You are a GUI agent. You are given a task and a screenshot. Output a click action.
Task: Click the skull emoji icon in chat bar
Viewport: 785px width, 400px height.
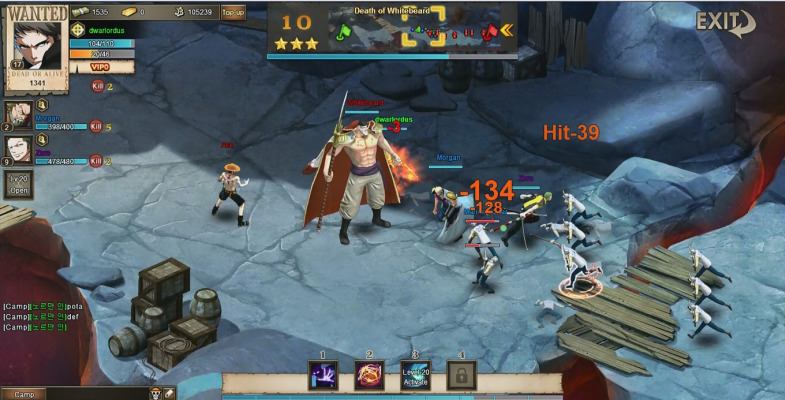click(x=156, y=394)
